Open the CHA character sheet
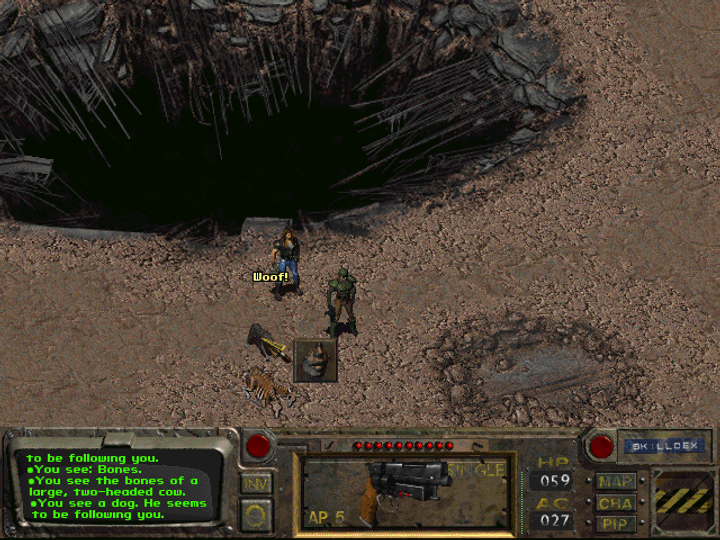 click(615, 503)
